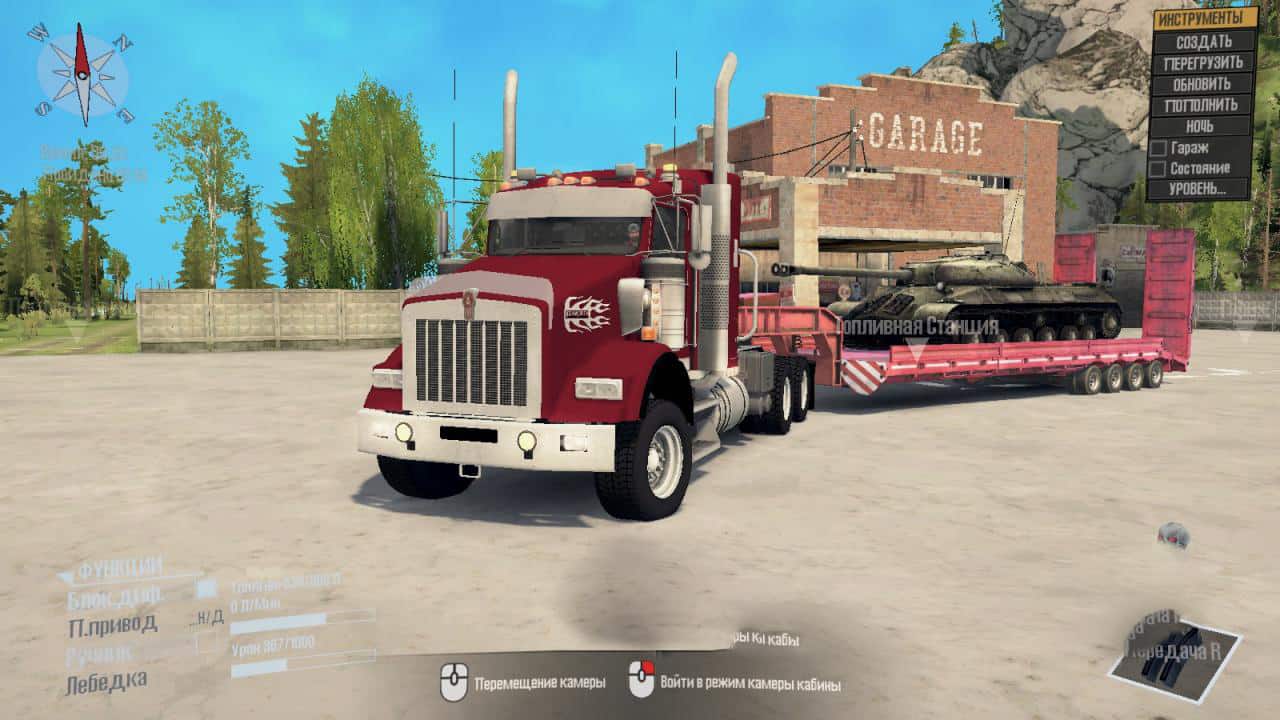Activate the Лебедка winch function
1280x720 pixels.
point(106,682)
